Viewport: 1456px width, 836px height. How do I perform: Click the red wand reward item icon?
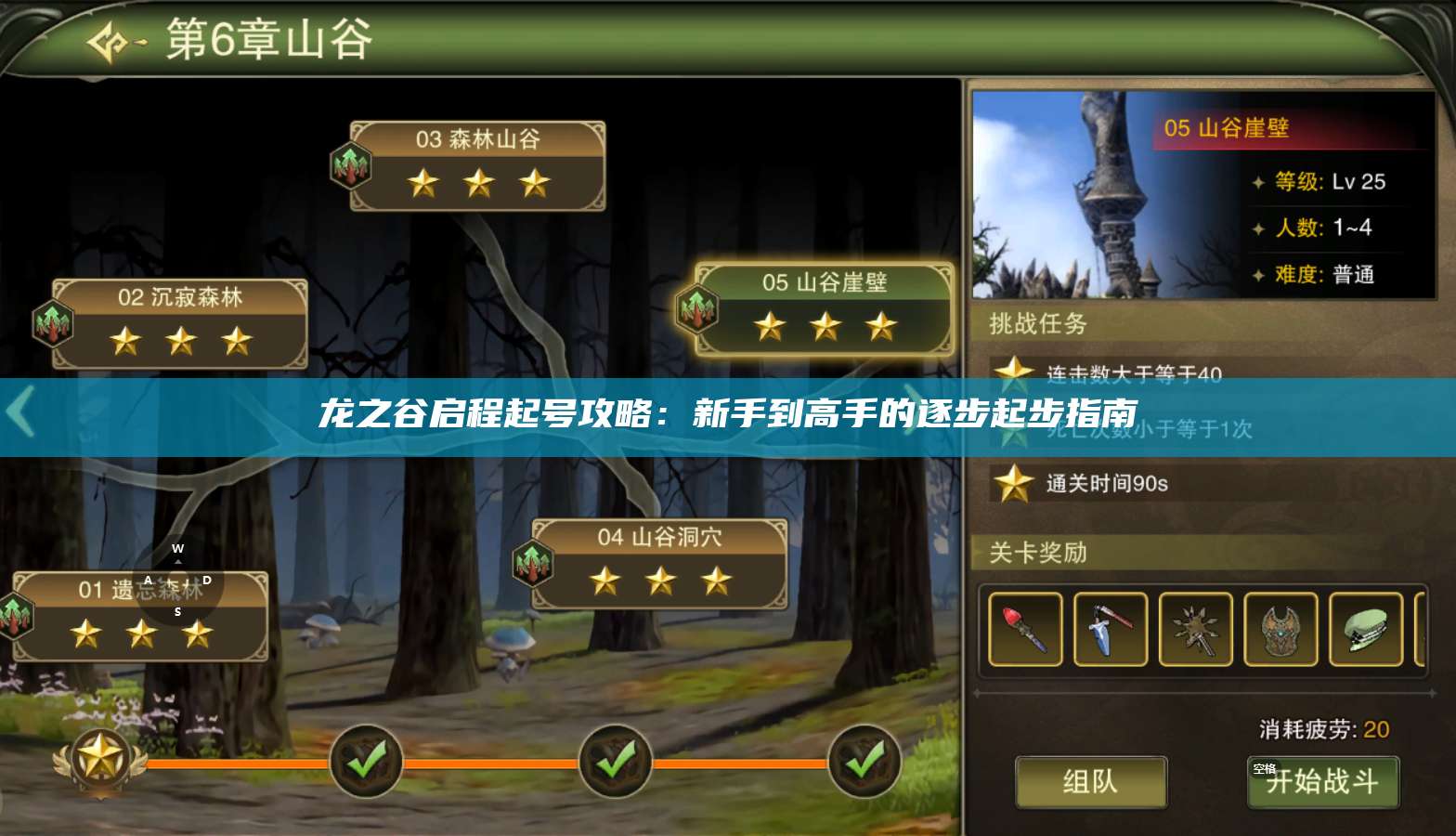(x=1025, y=630)
